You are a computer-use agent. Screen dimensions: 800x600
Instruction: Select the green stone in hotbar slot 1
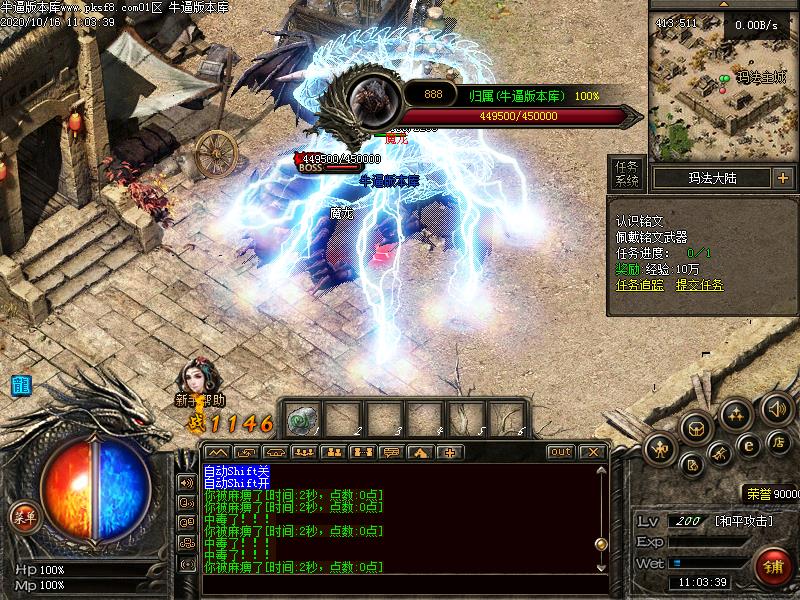click(x=302, y=420)
